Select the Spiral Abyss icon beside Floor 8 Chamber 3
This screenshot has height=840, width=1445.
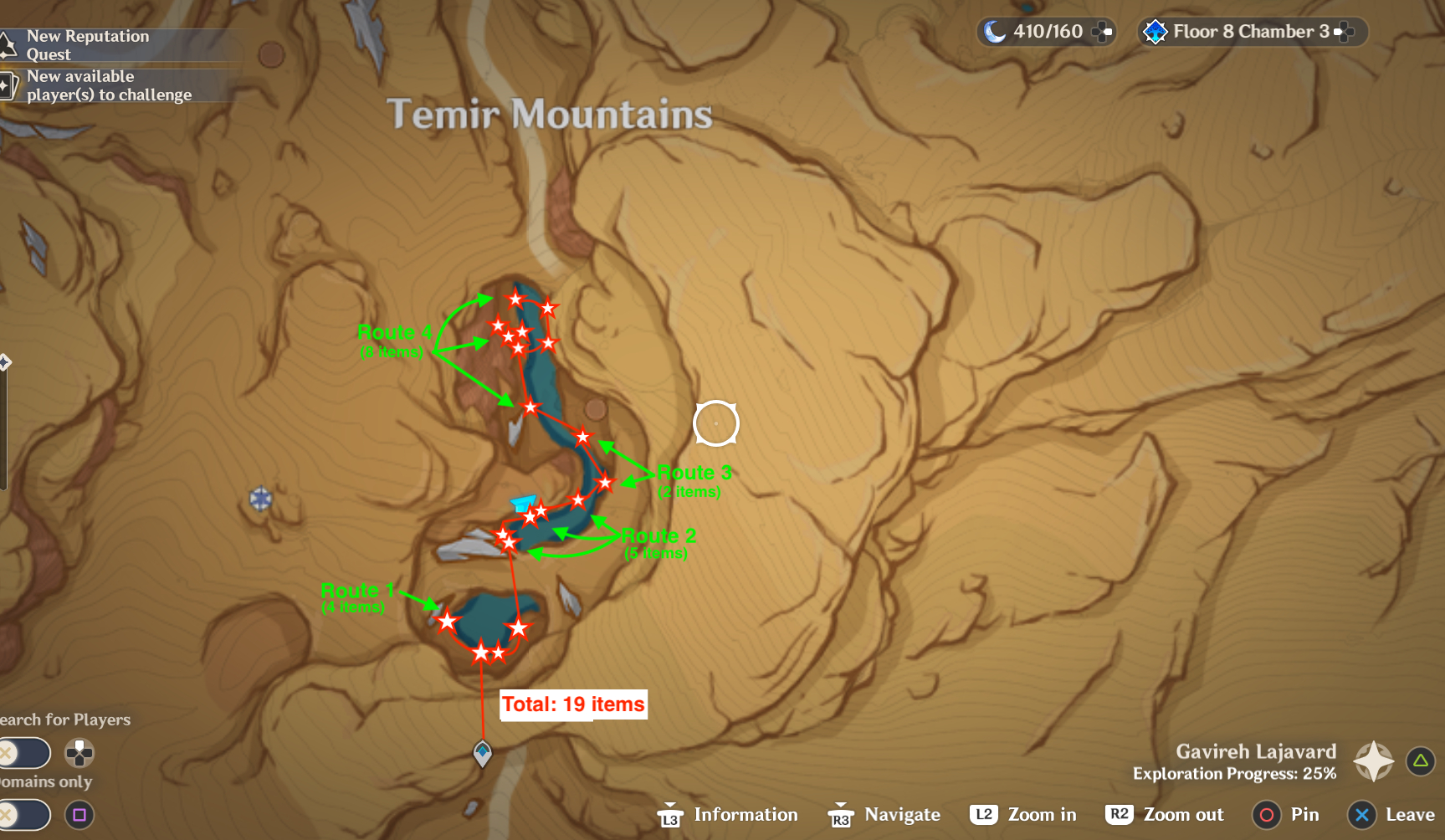[1157, 32]
